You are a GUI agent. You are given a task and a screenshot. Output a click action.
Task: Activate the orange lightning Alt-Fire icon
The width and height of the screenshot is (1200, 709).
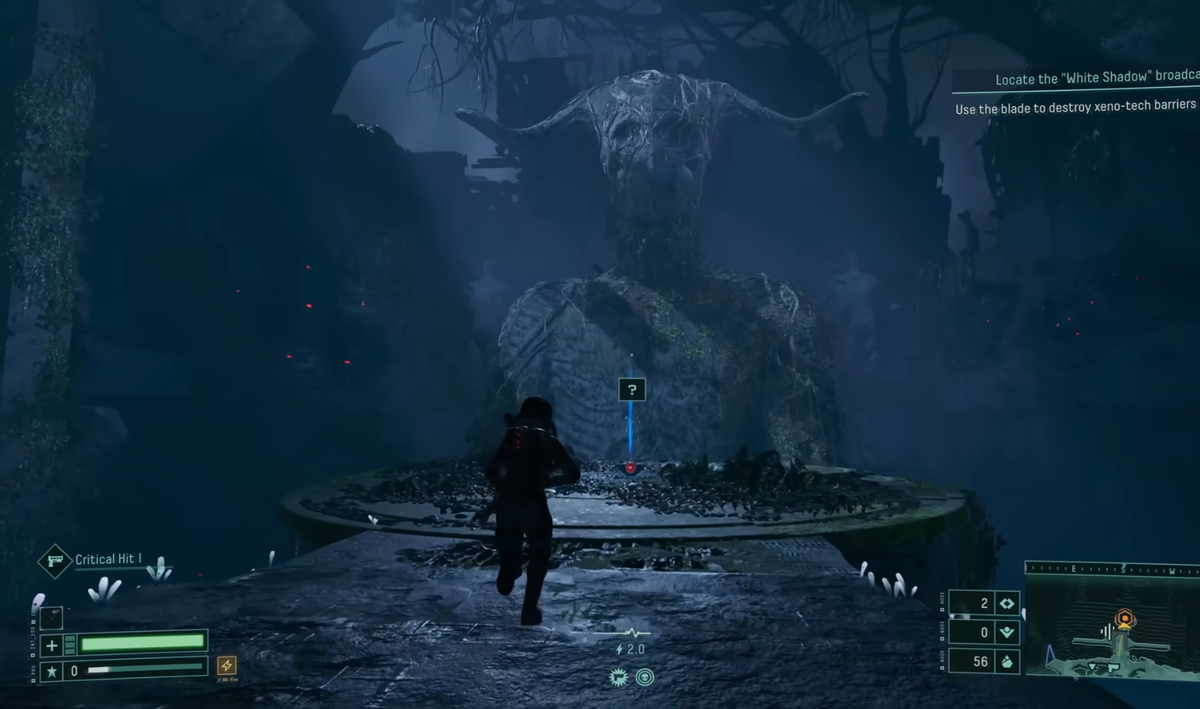pyautogui.click(x=227, y=666)
